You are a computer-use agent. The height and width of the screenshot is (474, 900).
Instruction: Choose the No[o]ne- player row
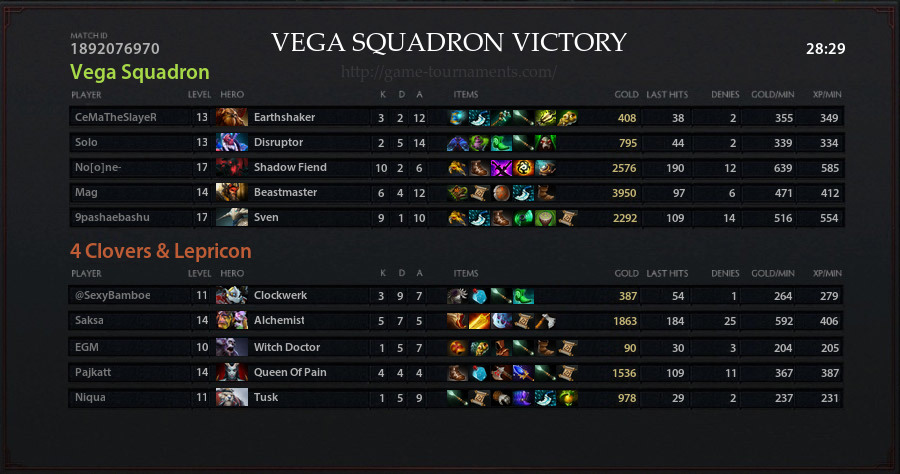[x=96, y=167]
